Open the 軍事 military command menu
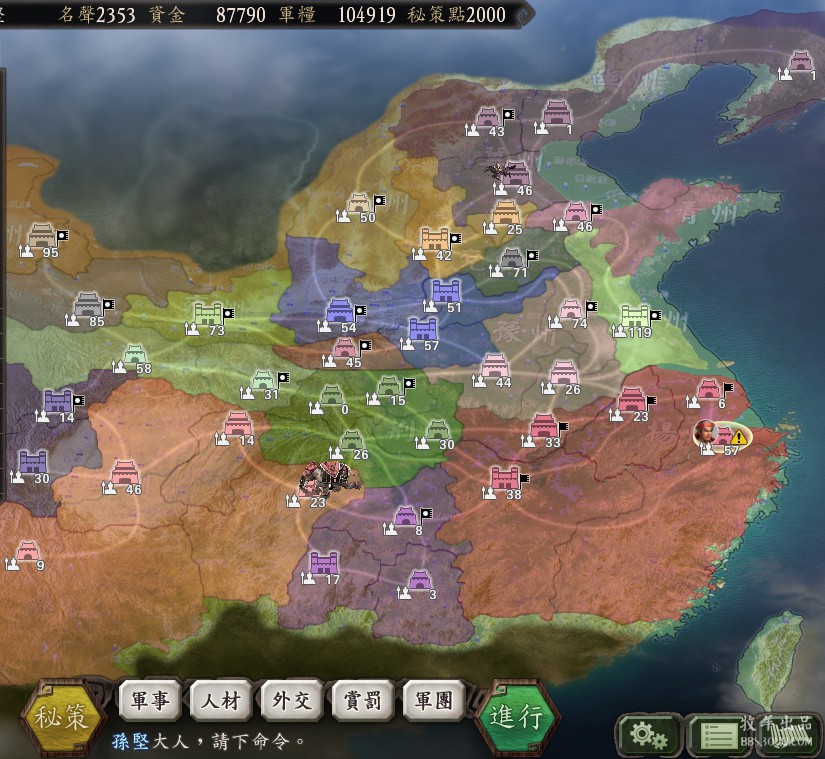This screenshot has width=825, height=759. pyautogui.click(x=151, y=700)
